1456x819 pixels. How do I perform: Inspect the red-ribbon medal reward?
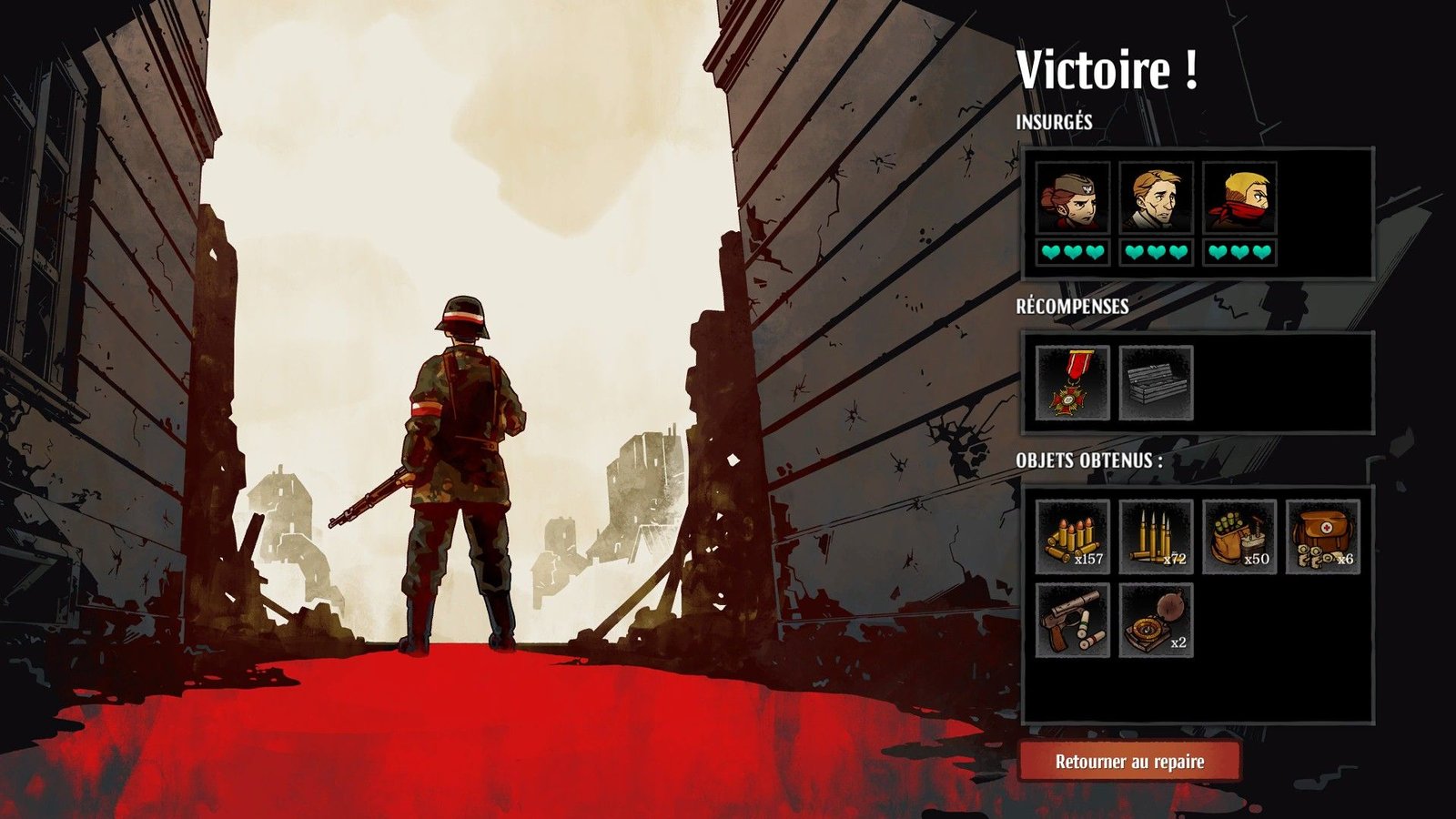tap(1073, 383)
